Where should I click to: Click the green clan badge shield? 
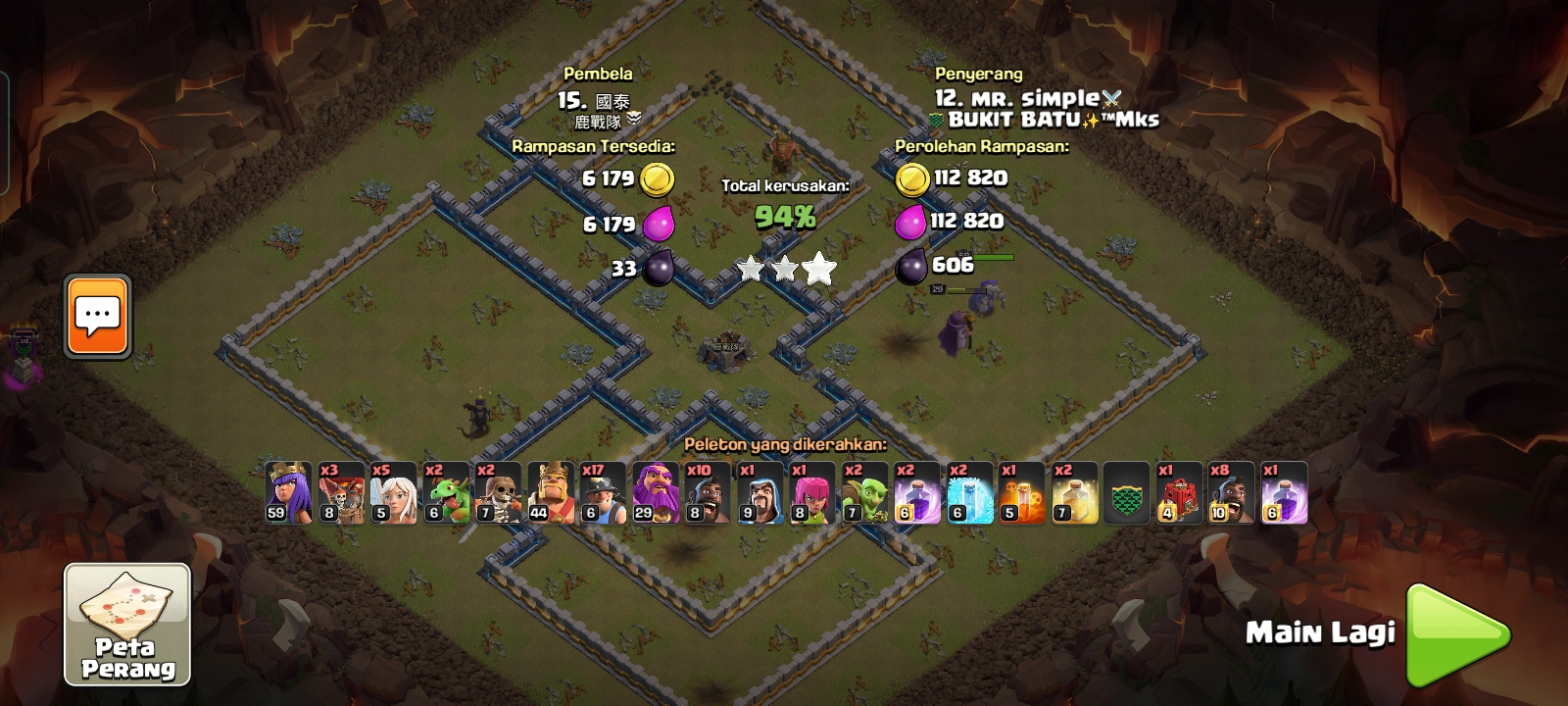click(1126, 492)
